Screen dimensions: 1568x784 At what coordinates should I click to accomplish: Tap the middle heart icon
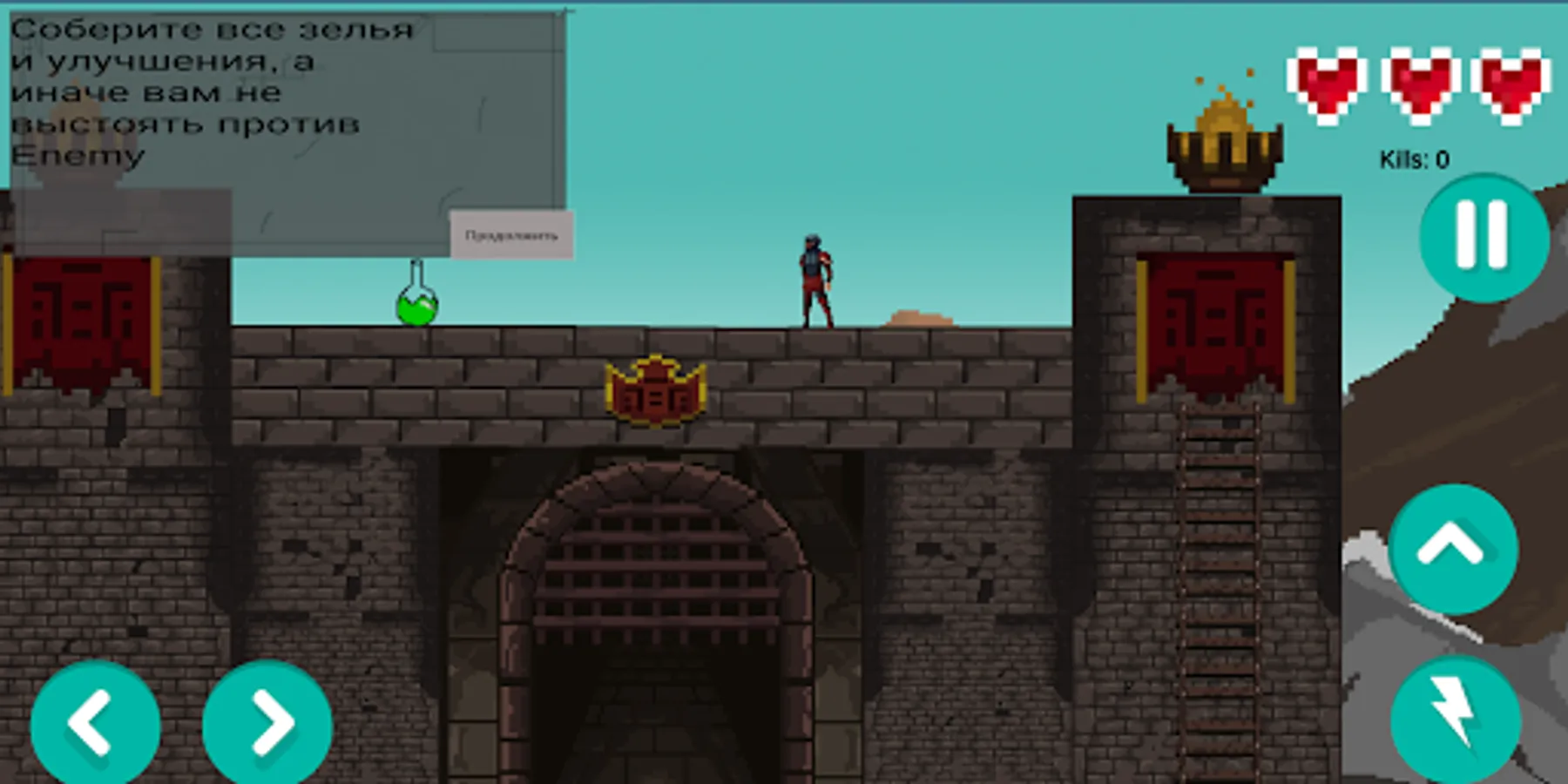[1420, 83]
